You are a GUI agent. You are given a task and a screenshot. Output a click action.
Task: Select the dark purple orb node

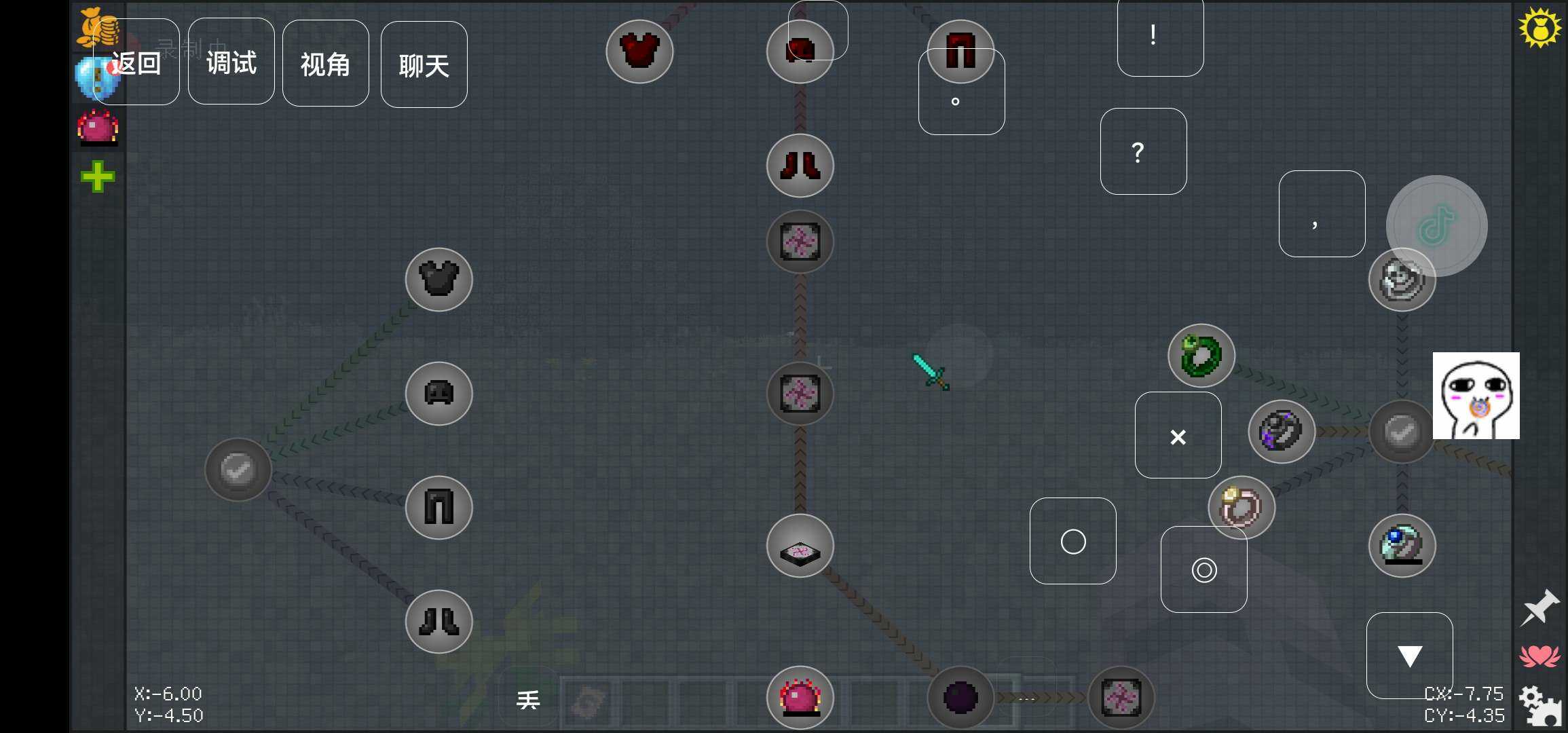click(960, 698)
